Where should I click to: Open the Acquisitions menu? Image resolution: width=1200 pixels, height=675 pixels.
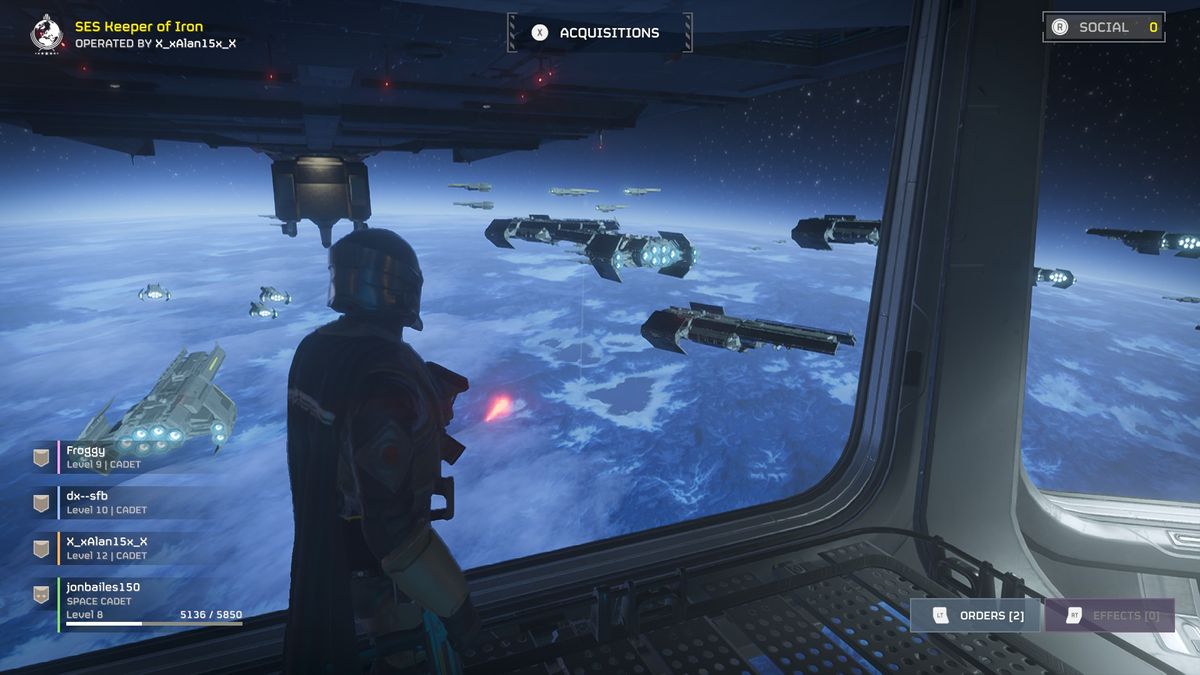pos(598,33)
